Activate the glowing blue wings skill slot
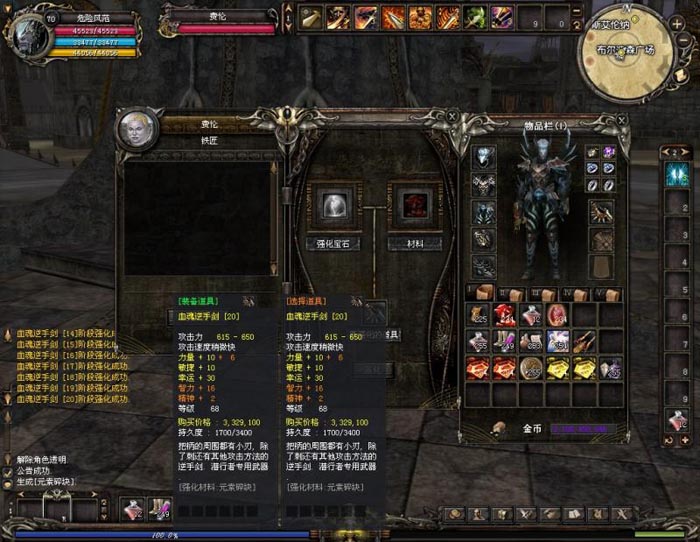The height and width of the screenshot is (542, 700). 677,172
